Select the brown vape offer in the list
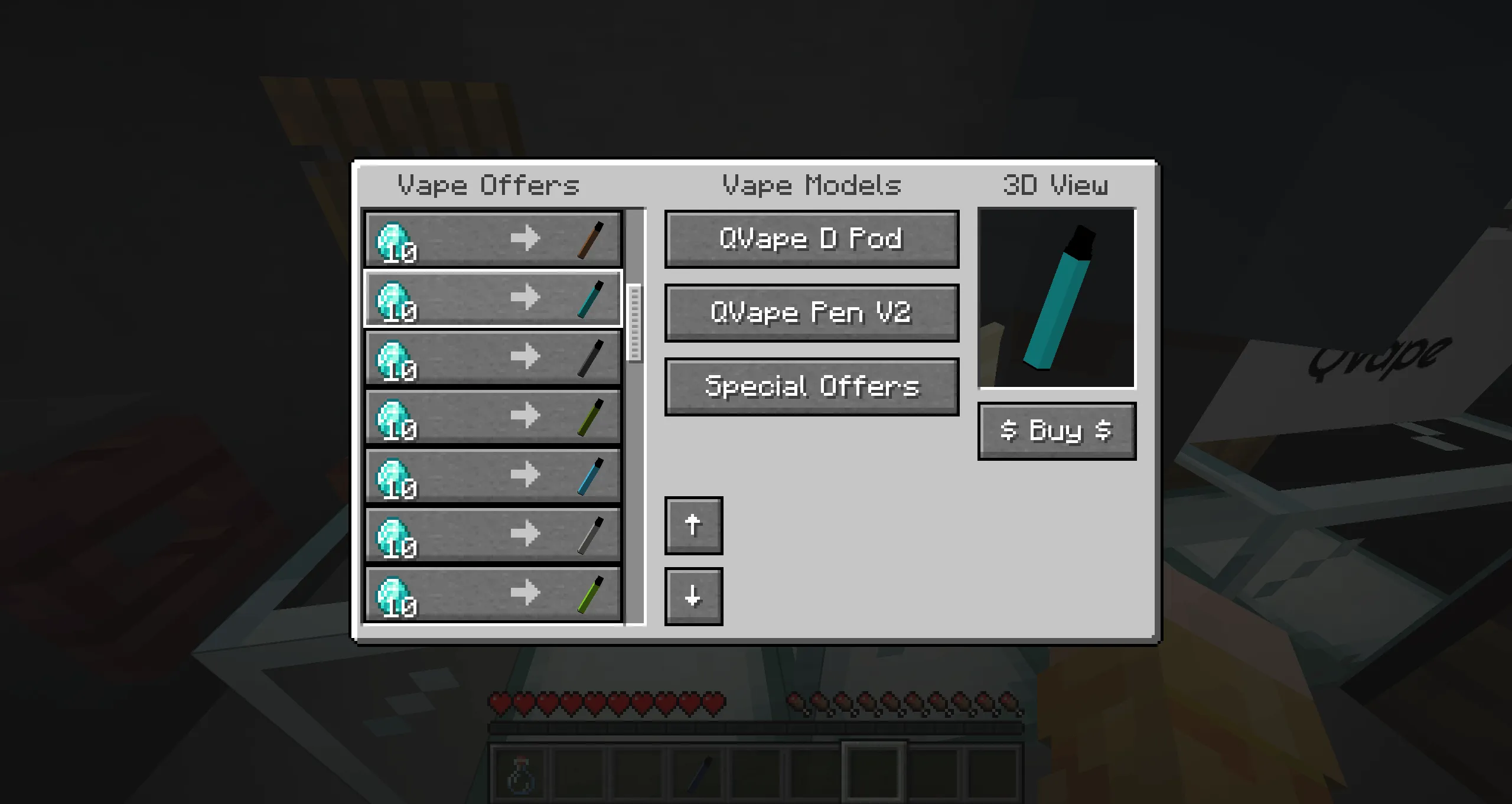The width and height of the screenshot is (1512, 804). point(492,238)
